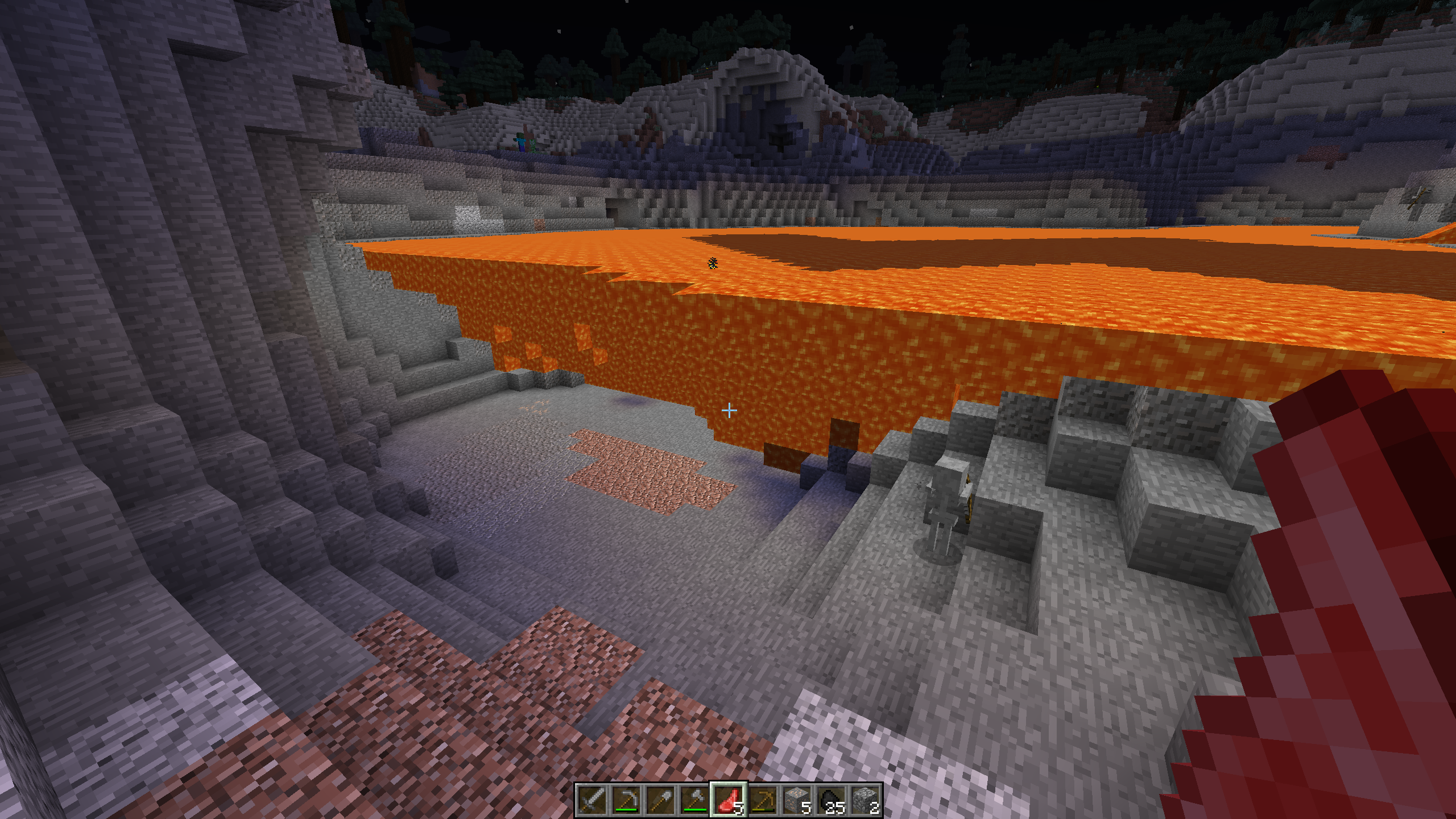Select the stone pickaxe hotbar slot
The height and width of the screenshot is (819, 1456).
click(626, 800)
